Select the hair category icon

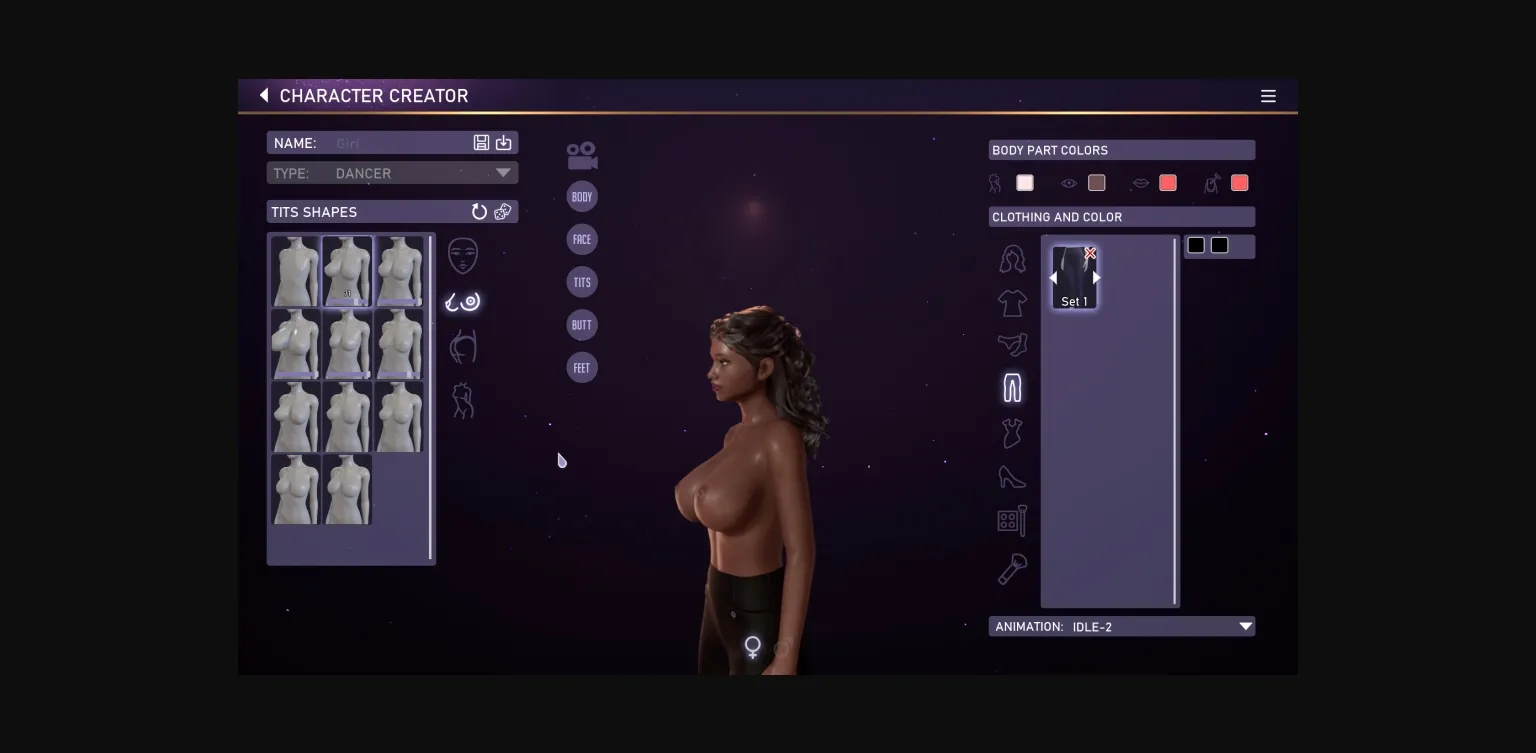pyautogui.click(x=1012, y=258)
